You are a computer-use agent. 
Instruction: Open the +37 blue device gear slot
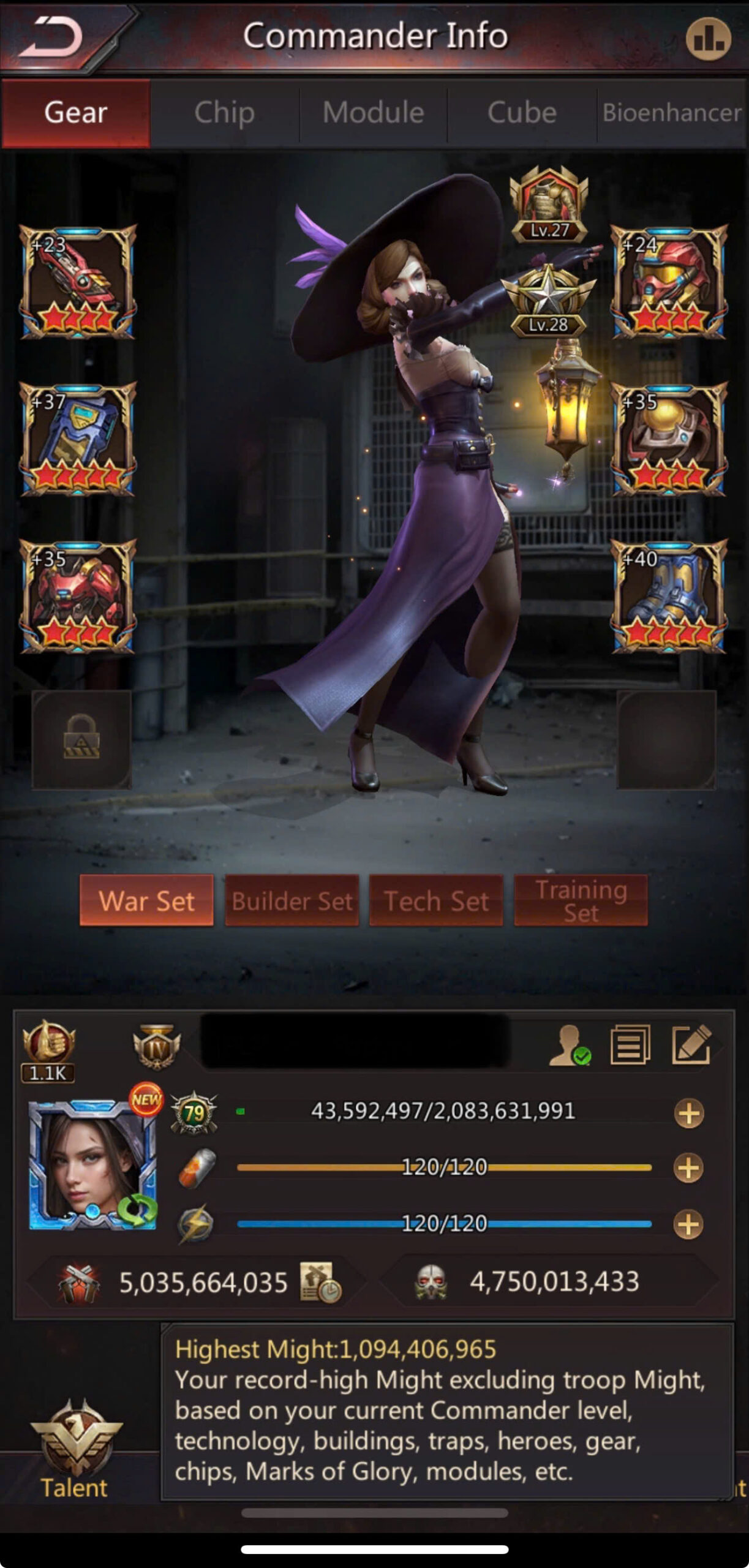pos(77,439)
